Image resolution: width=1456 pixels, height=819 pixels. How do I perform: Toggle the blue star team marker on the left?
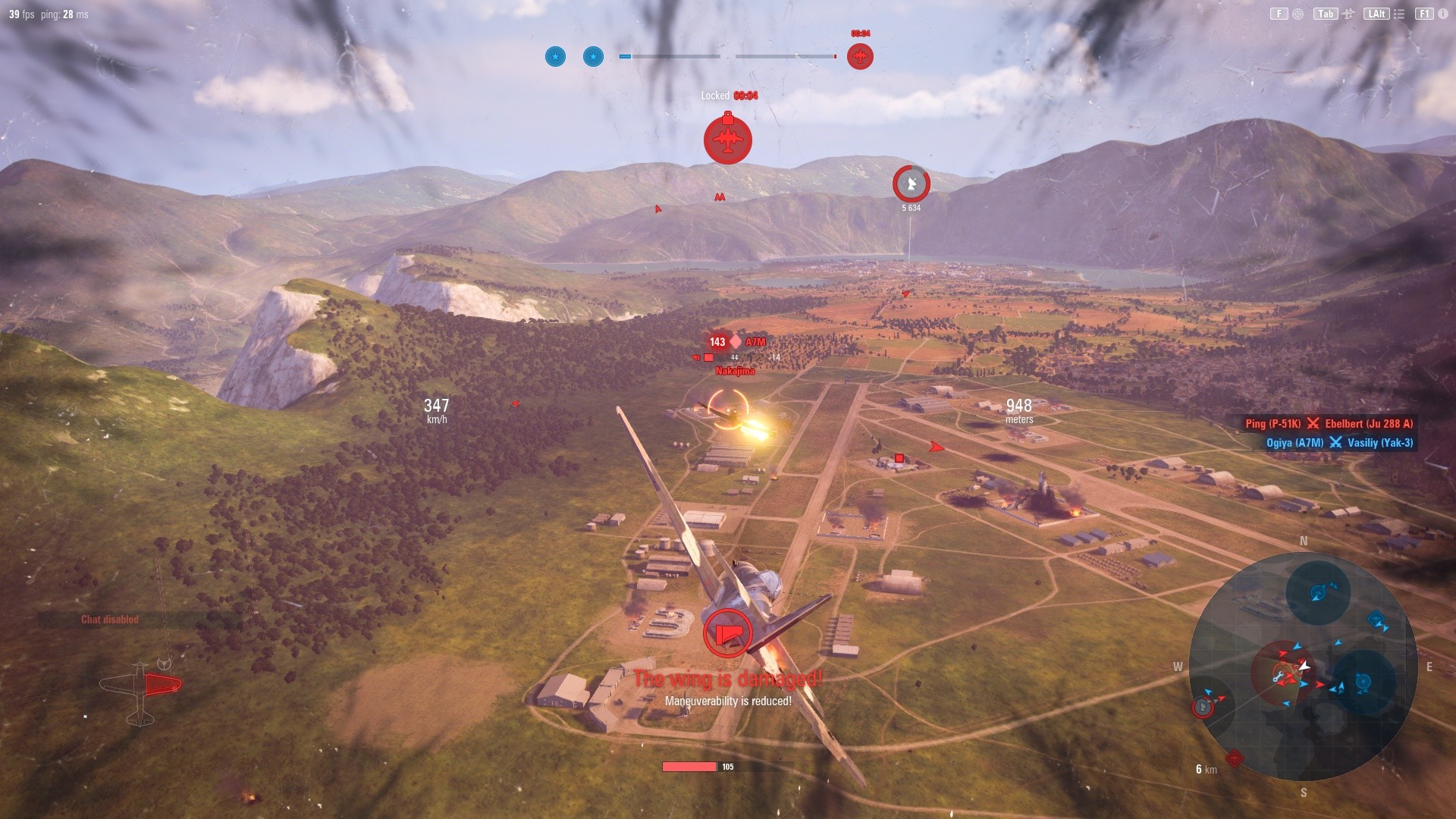(x=555, y=56)
